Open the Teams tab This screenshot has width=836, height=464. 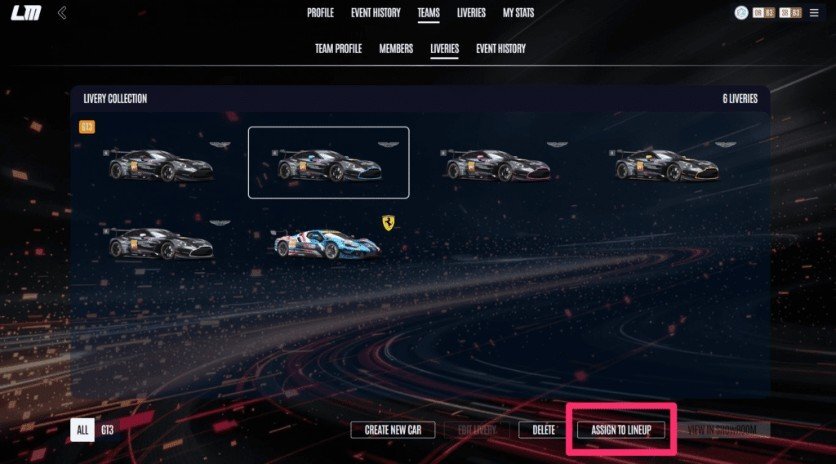pyautogui.click(x=430, y=13)
